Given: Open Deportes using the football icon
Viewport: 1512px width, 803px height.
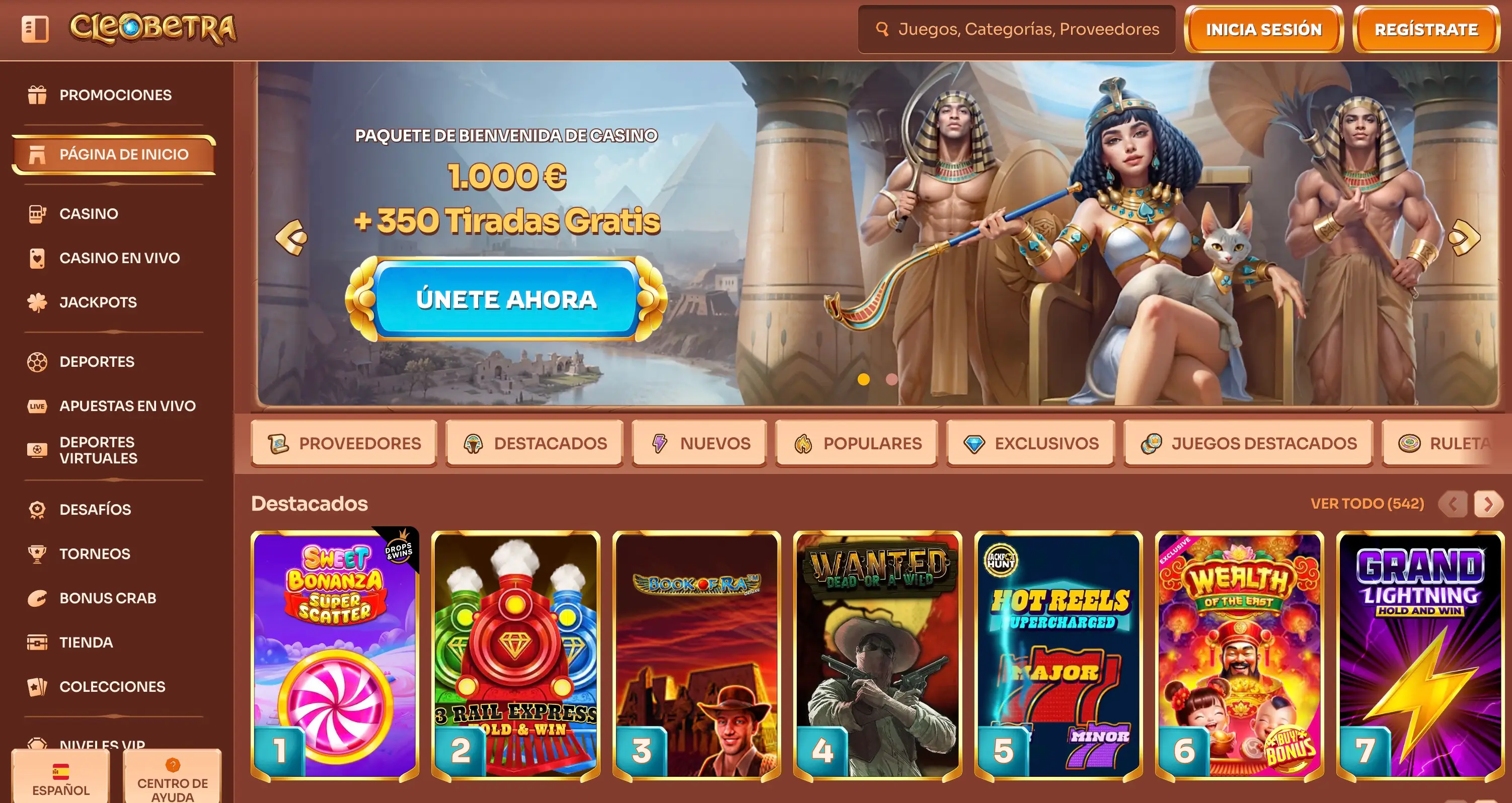Looking at the screenshot, I should (38, 361).
